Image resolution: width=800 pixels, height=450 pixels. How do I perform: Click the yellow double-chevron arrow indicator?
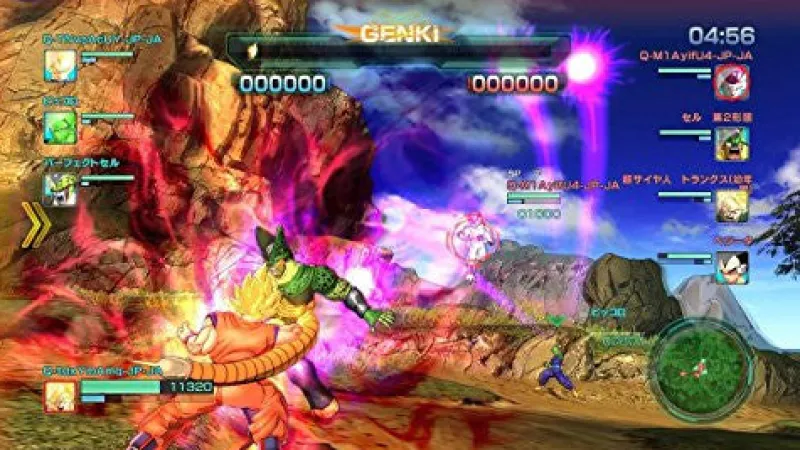coord(37,225)
